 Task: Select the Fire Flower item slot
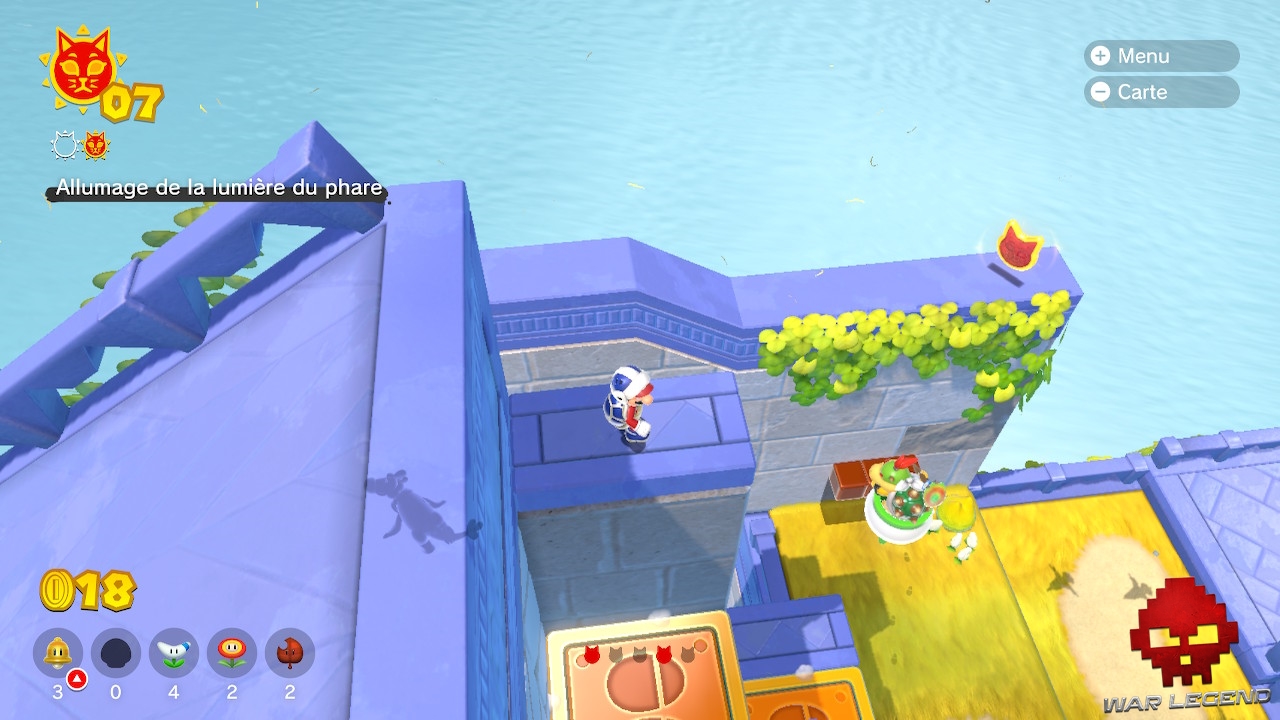pyautogui.click(x=231, y=653)
